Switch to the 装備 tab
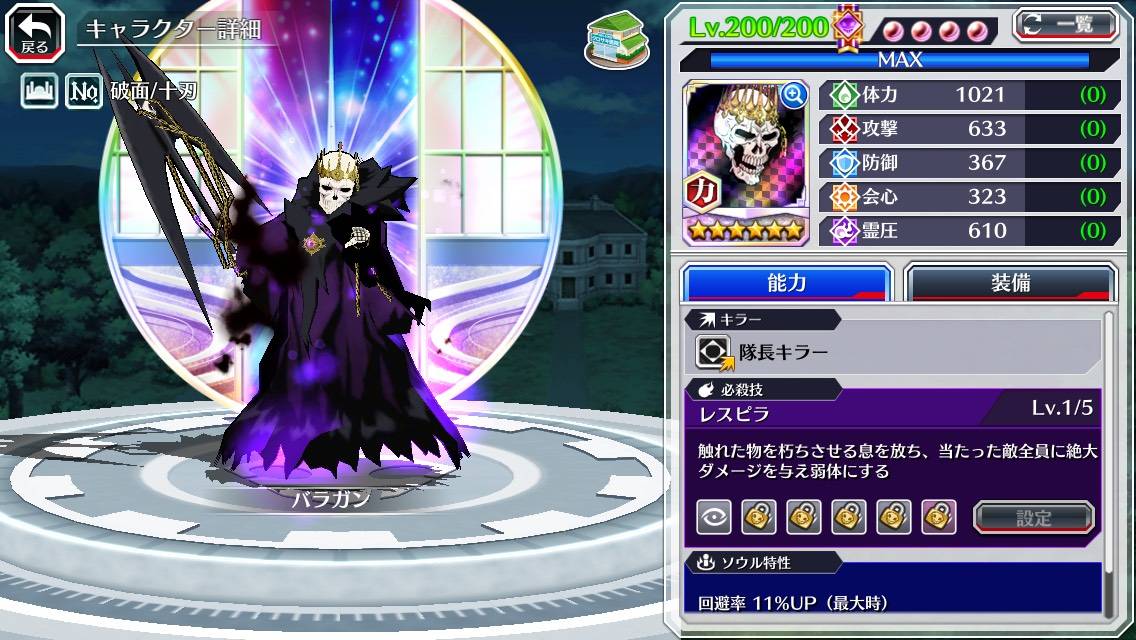This screenshot has width=1136, height=640. 1010,283
